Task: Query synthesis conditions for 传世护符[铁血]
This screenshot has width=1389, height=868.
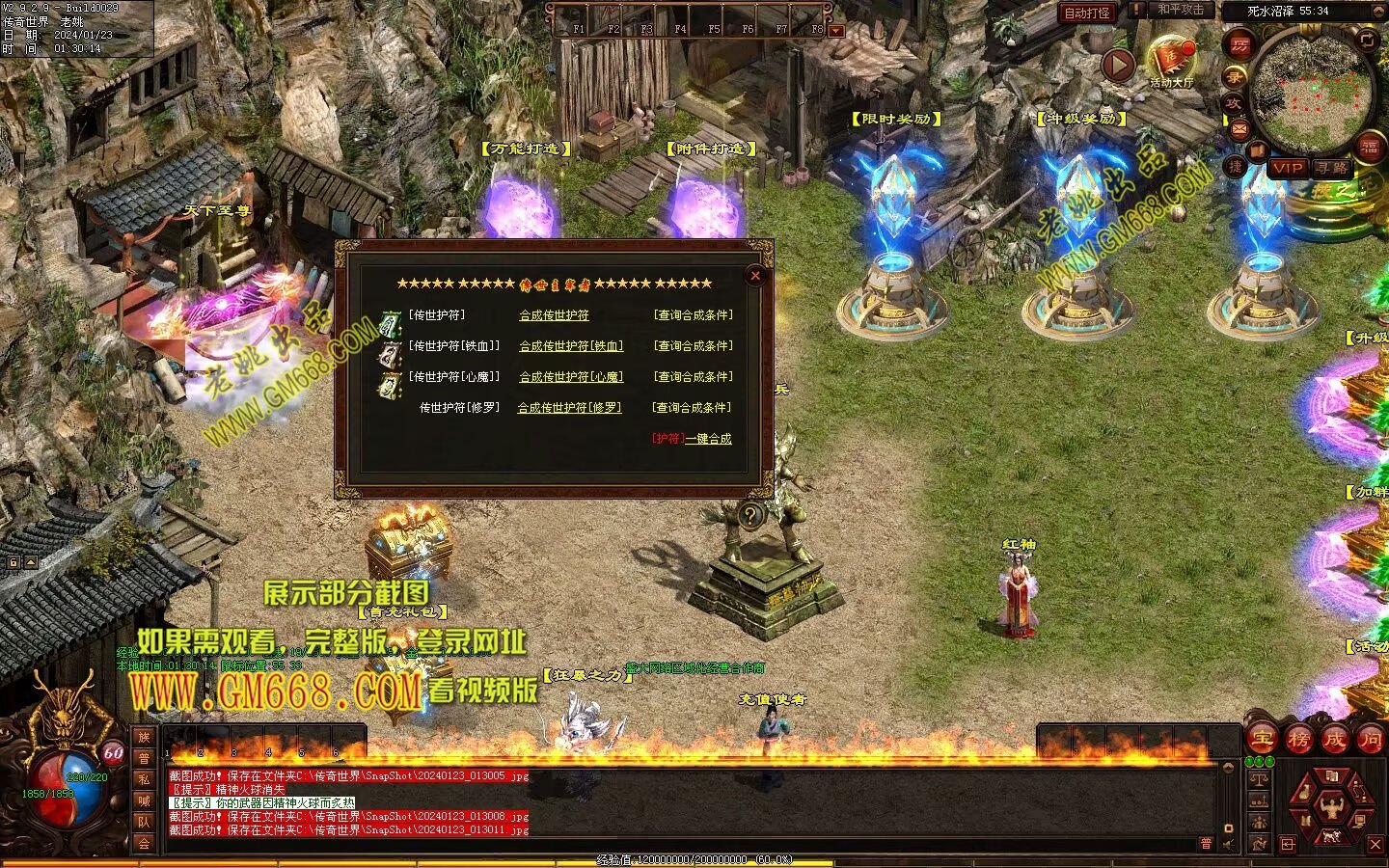Action: click(693, 346)
